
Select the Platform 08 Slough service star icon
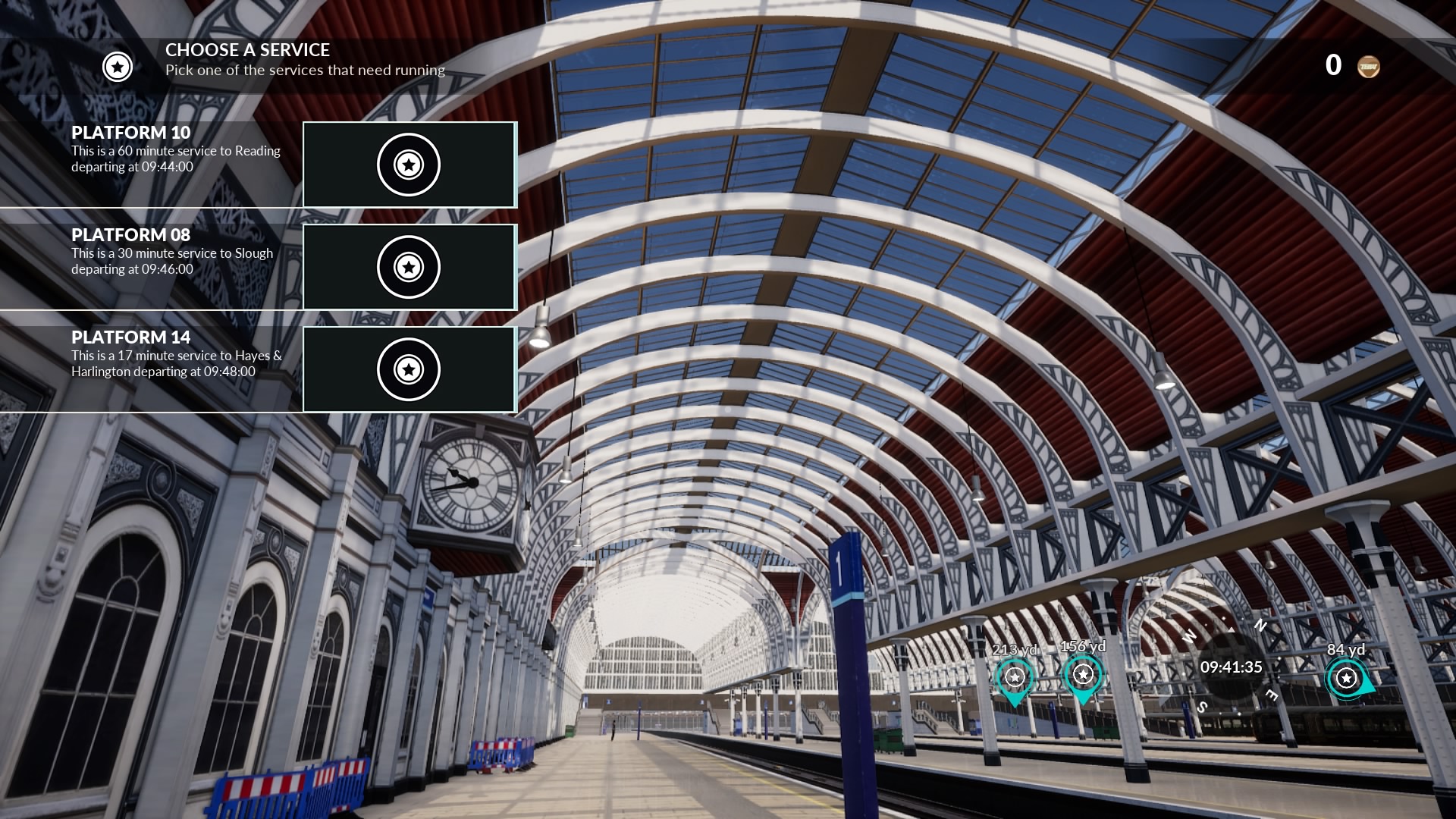coord(409,267)
